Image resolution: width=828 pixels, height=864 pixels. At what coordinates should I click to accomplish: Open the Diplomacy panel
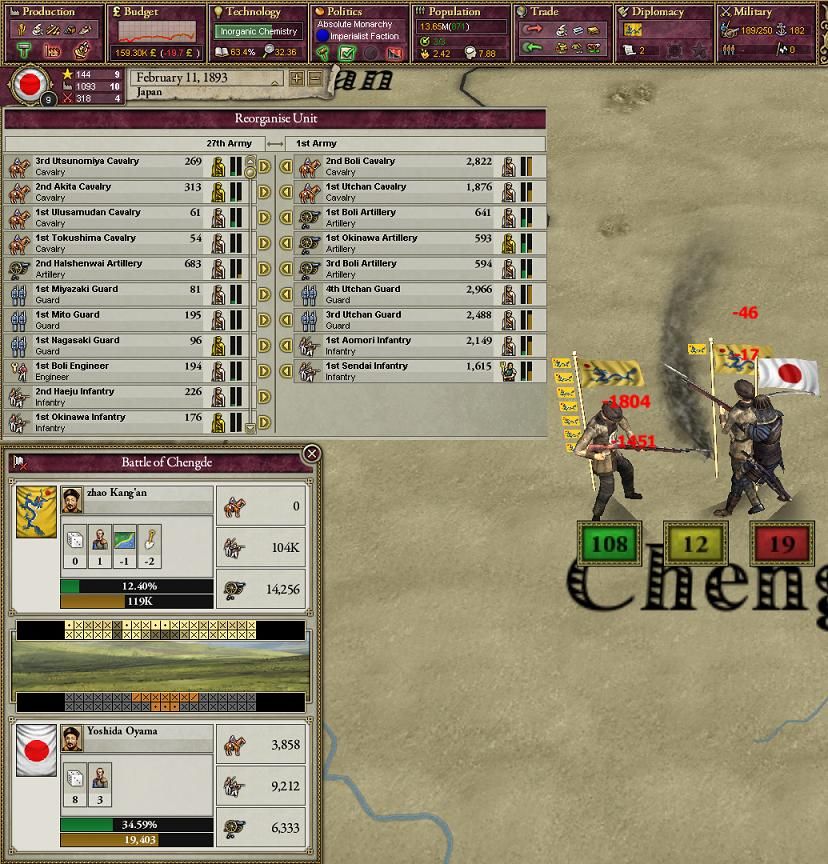click(662, 13)
